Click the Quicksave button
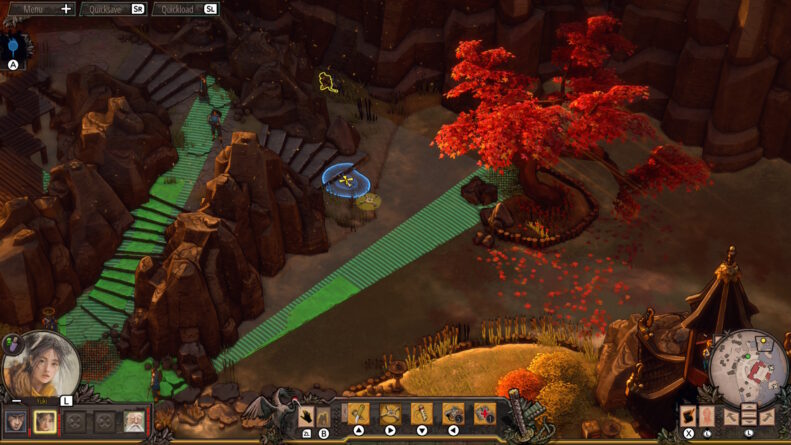The image size is (791, 445). (112, 9)
